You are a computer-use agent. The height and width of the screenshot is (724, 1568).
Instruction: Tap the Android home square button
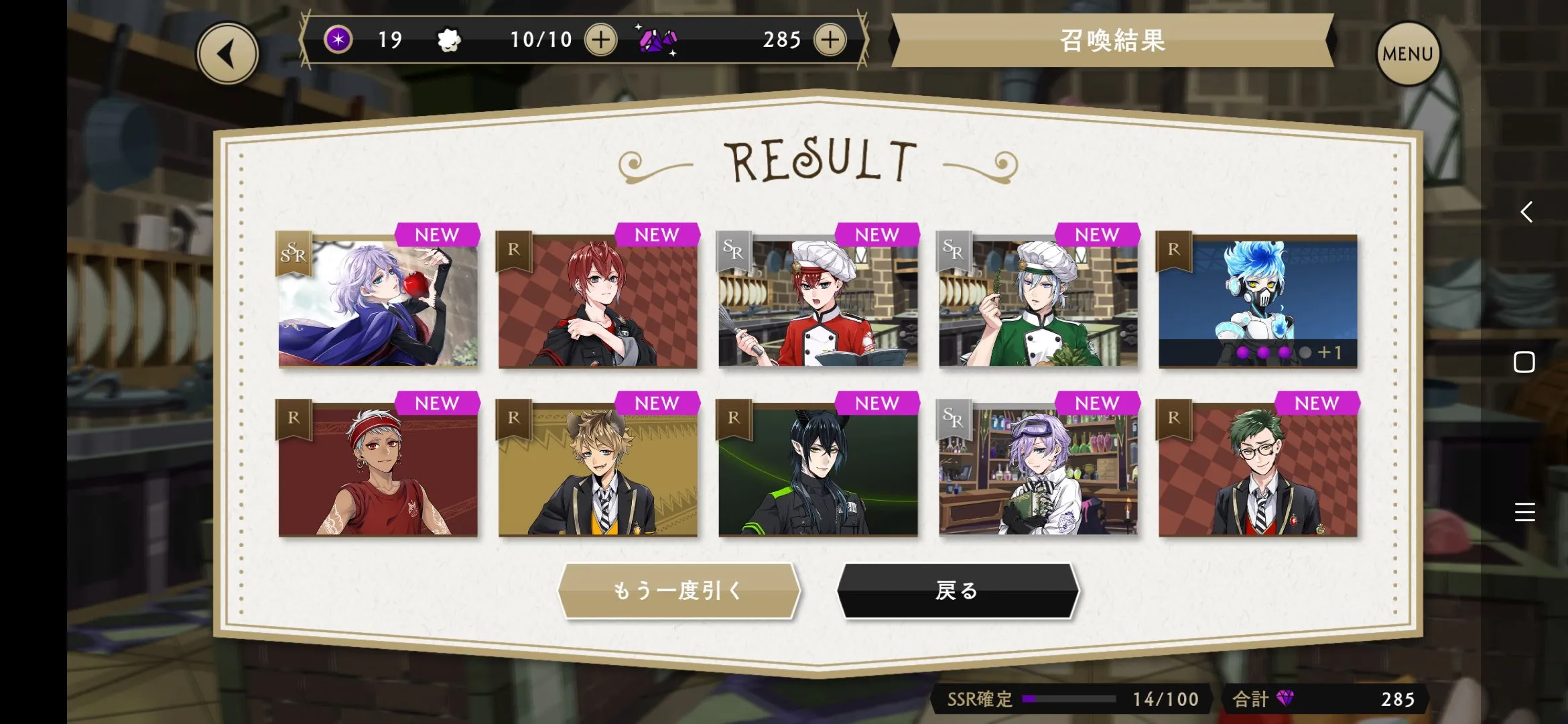(x=1524, y=362)
